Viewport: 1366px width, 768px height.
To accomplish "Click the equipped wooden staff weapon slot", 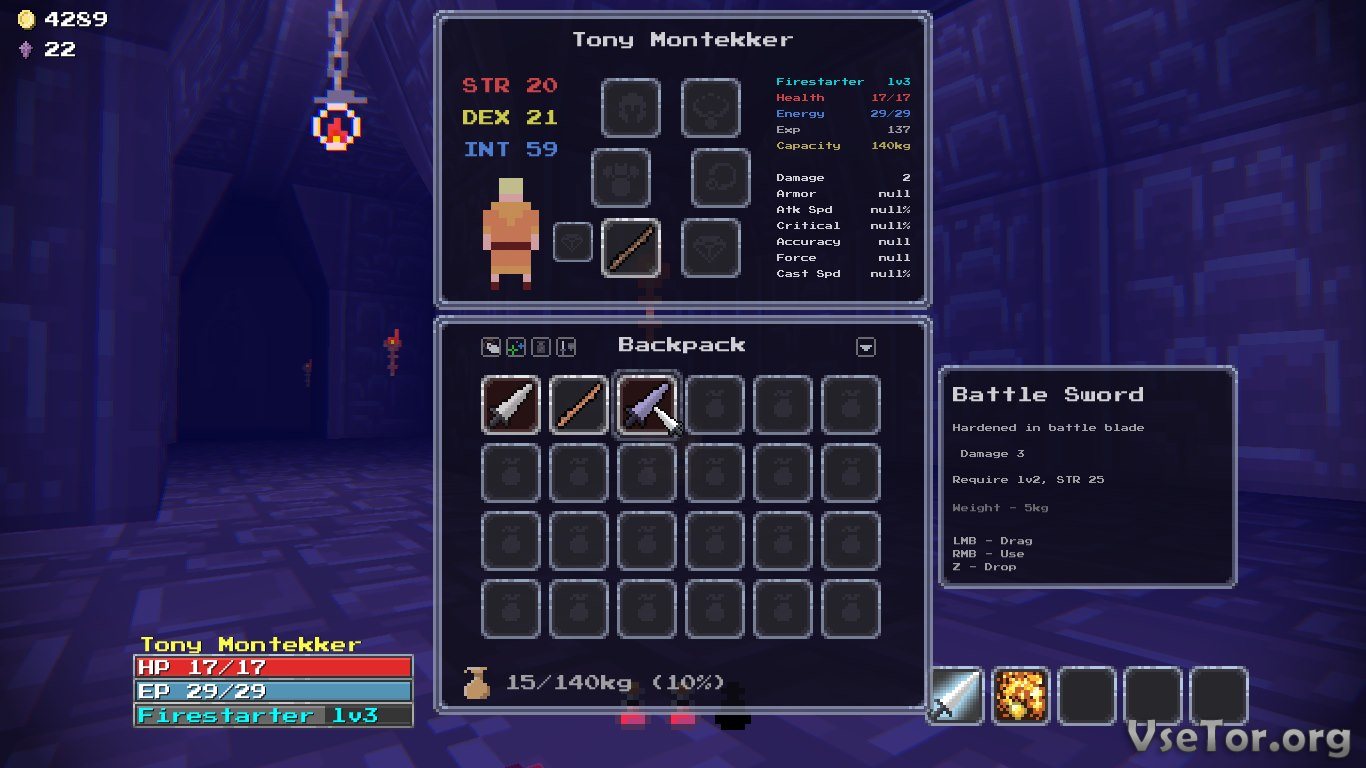I will [631, 247].
